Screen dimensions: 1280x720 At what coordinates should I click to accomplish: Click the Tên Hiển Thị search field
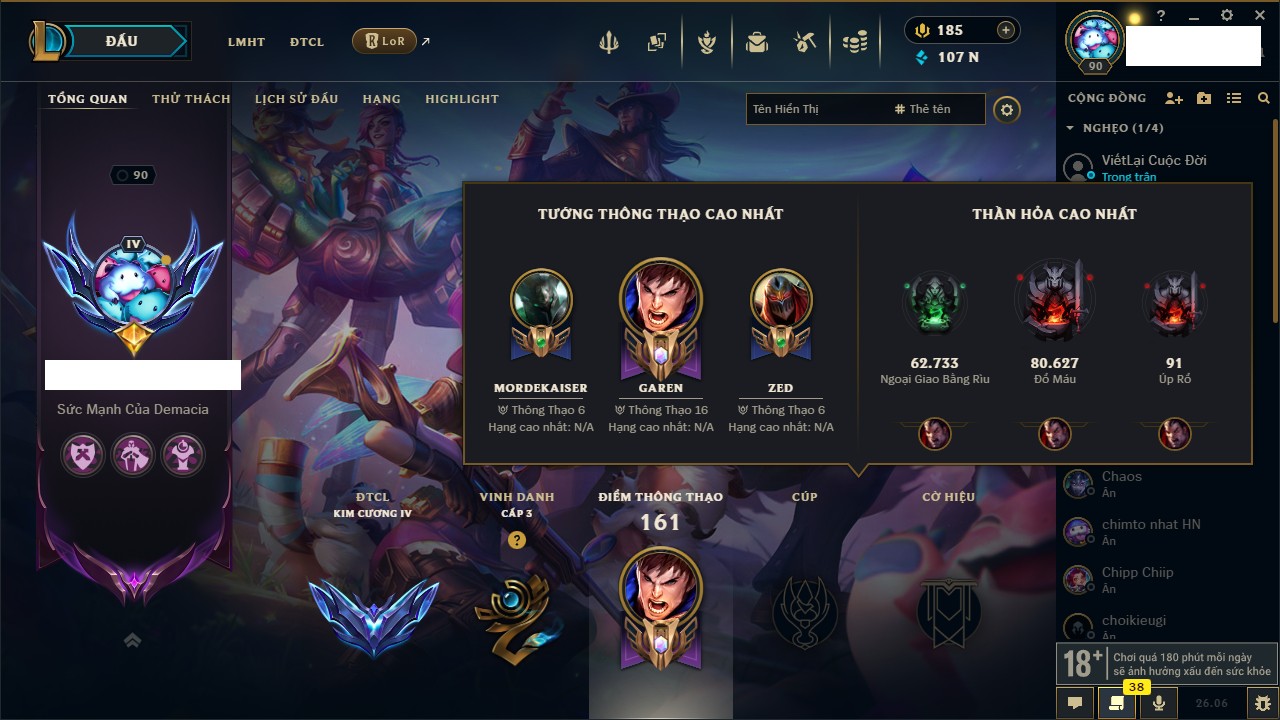tap(815, 109)
